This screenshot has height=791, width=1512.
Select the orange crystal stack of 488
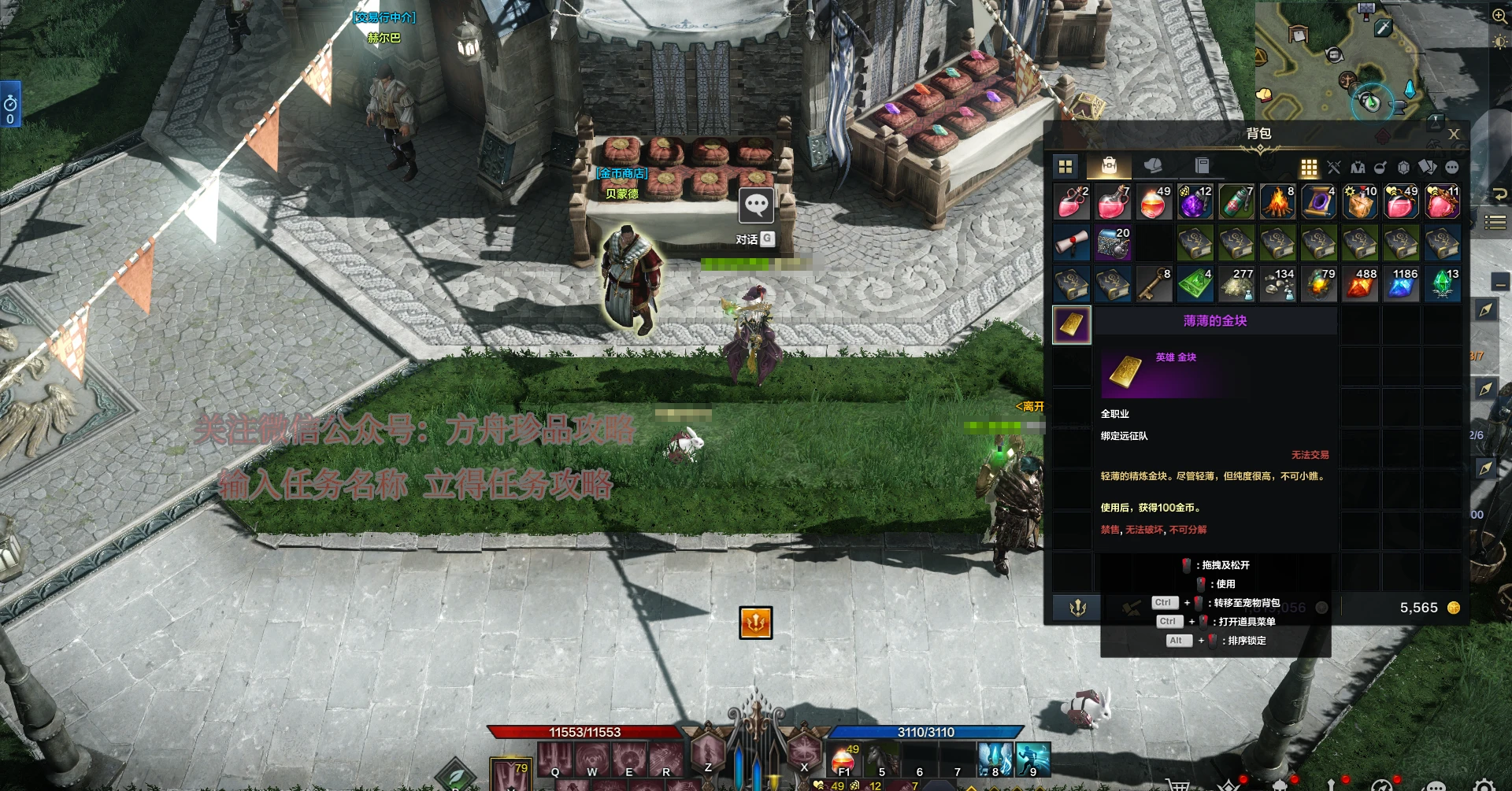coord(1360,284)
